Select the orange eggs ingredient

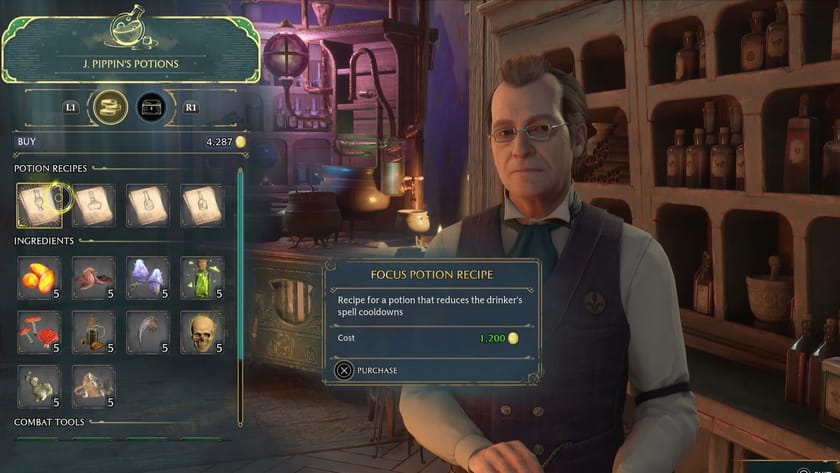pos(39,277)
